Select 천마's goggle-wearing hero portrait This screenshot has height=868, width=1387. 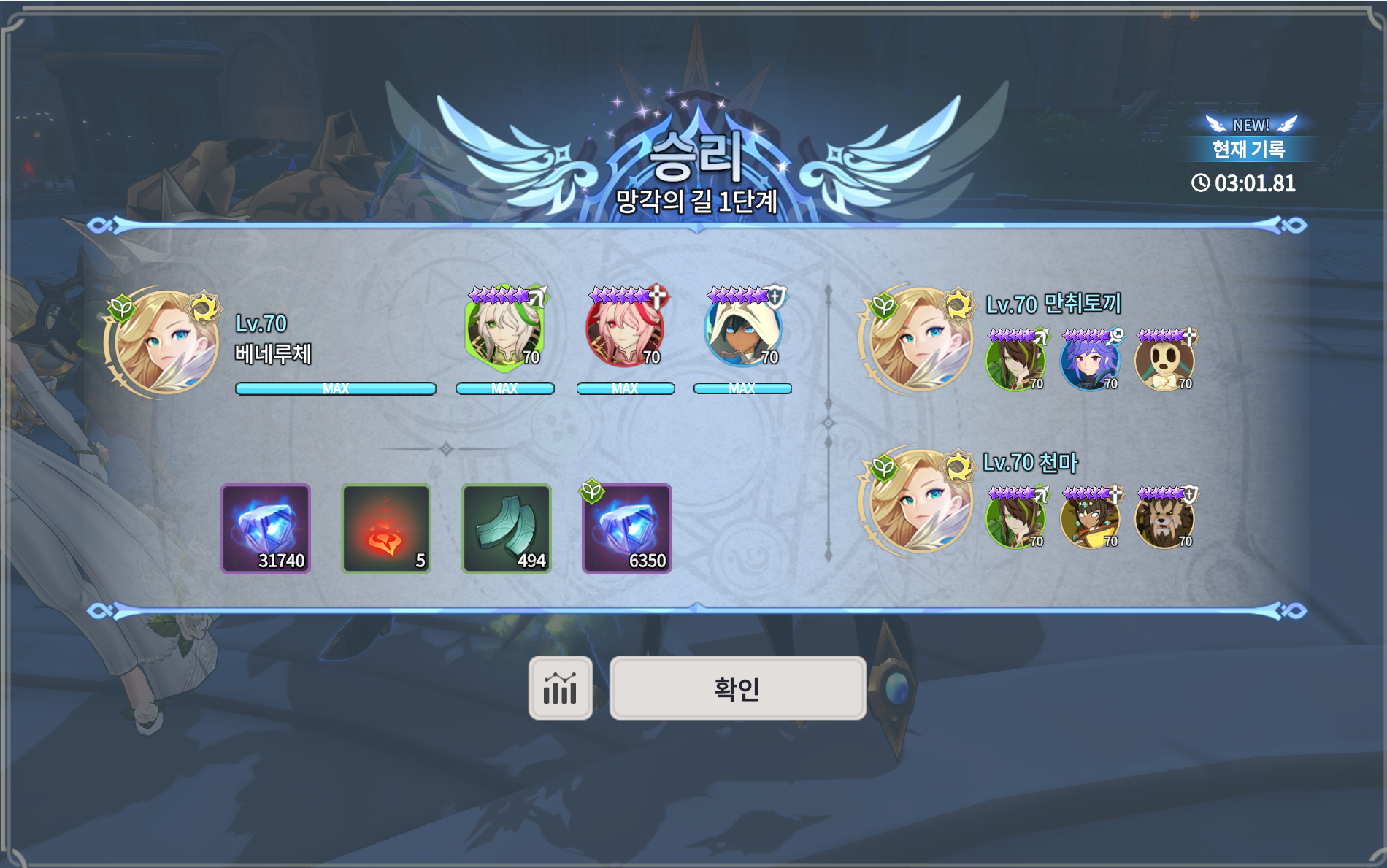[1090, 519]
